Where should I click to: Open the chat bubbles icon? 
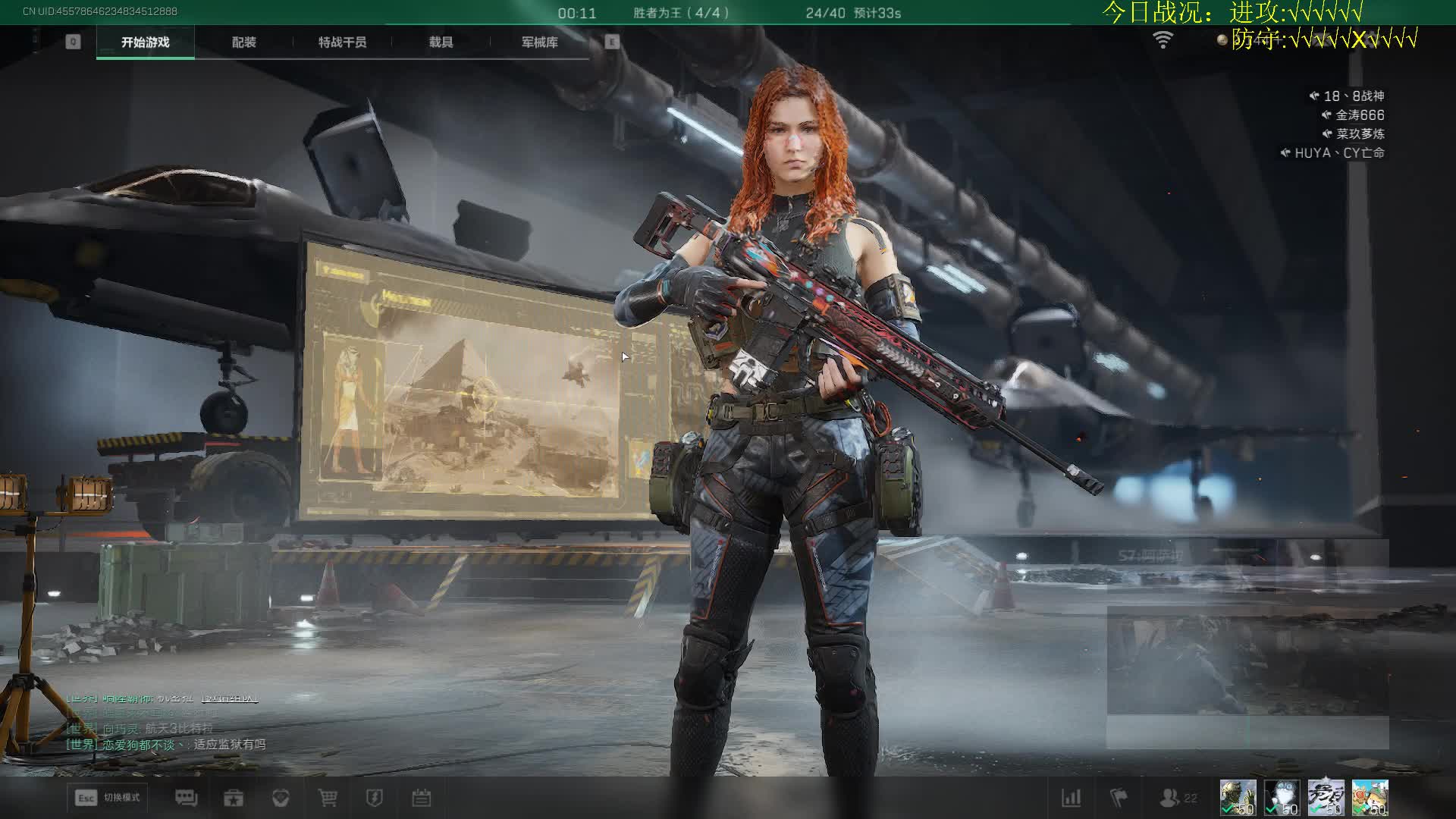click(x=186, y=798)
